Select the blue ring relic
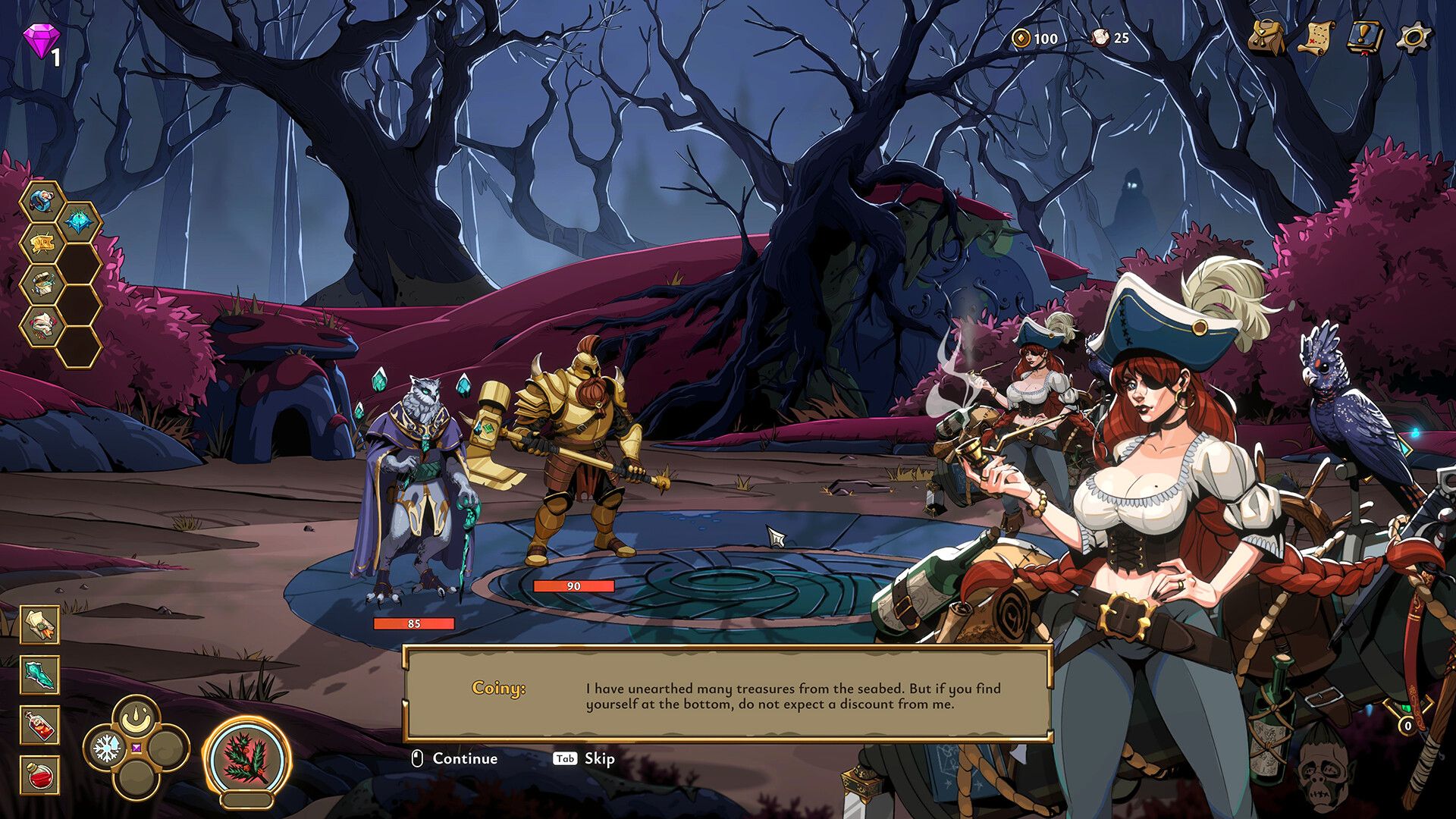Viewport: 1456px width, 819px height. point(42,202)
